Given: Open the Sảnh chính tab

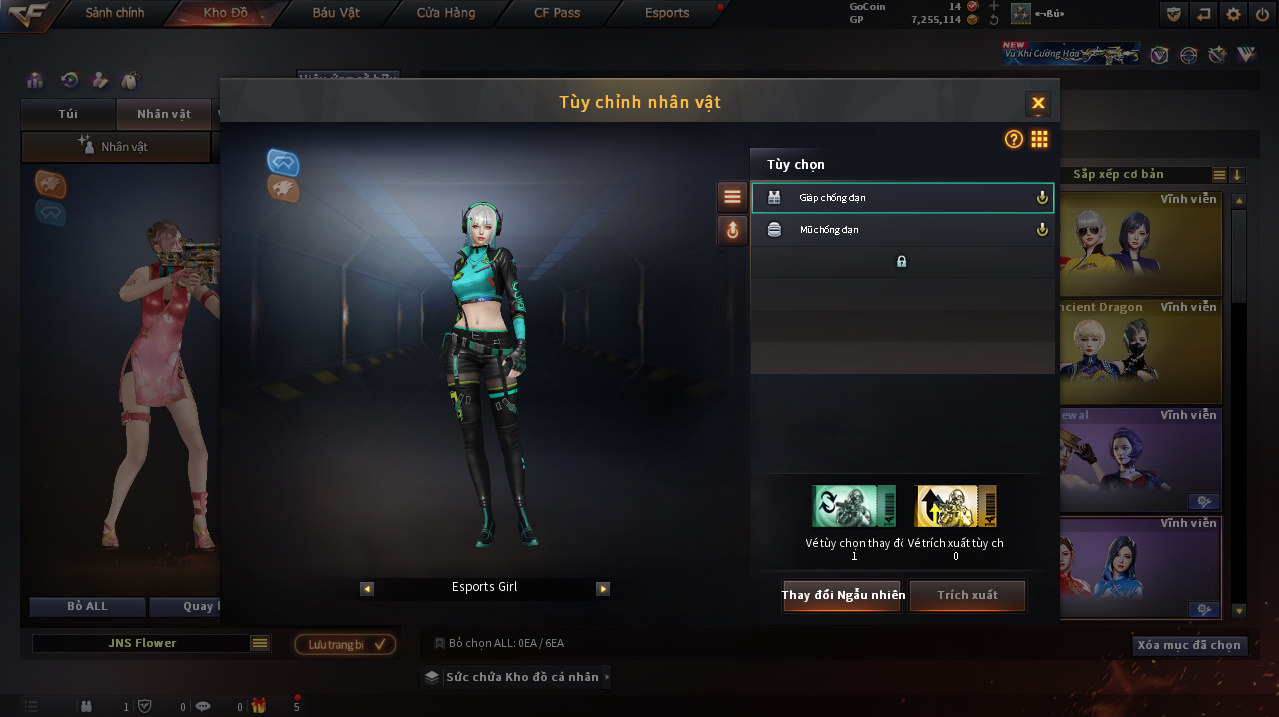Looking at the screenshot, I should pos(114,13).
